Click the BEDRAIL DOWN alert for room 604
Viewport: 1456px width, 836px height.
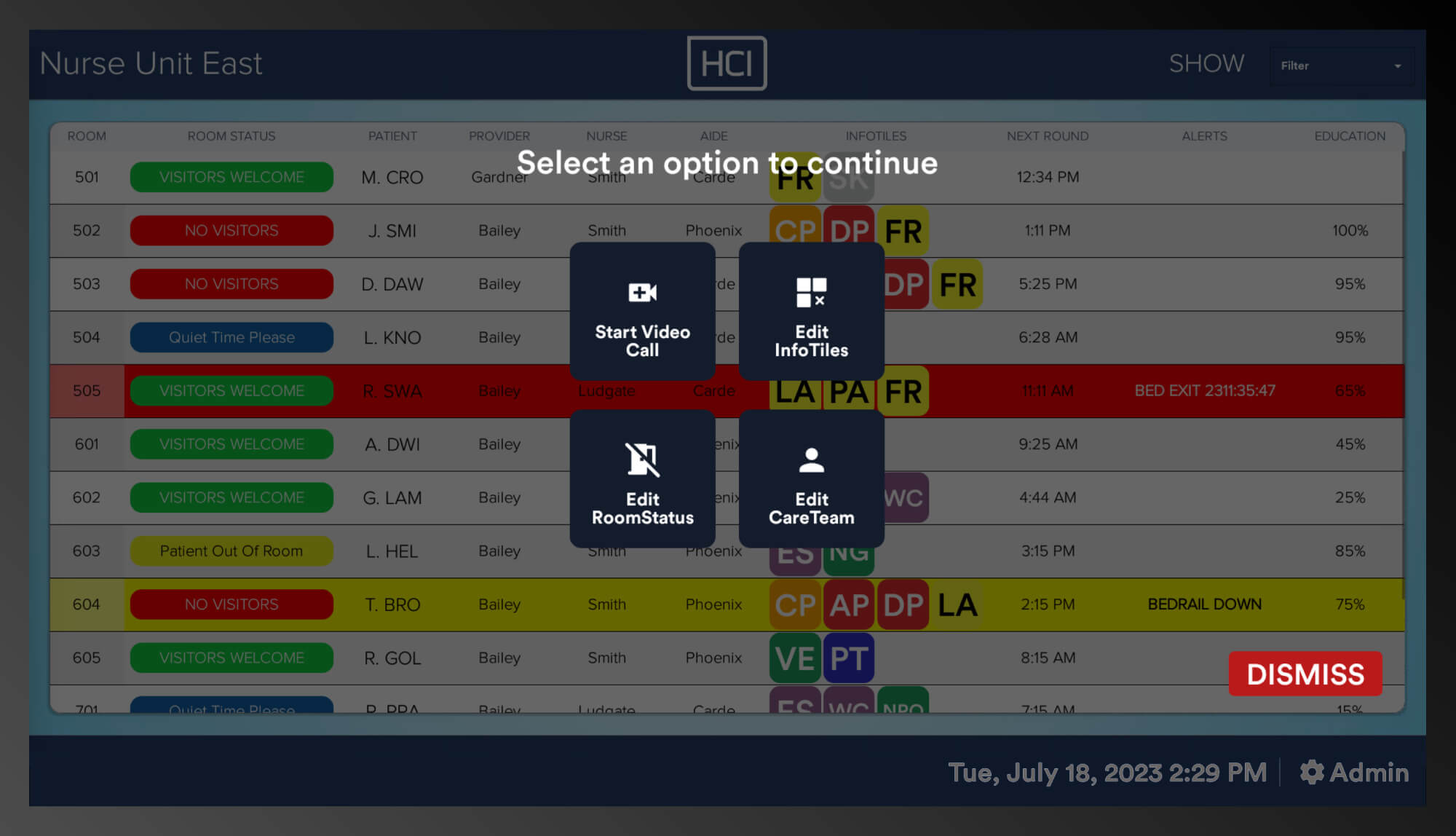click(1204, 604)
